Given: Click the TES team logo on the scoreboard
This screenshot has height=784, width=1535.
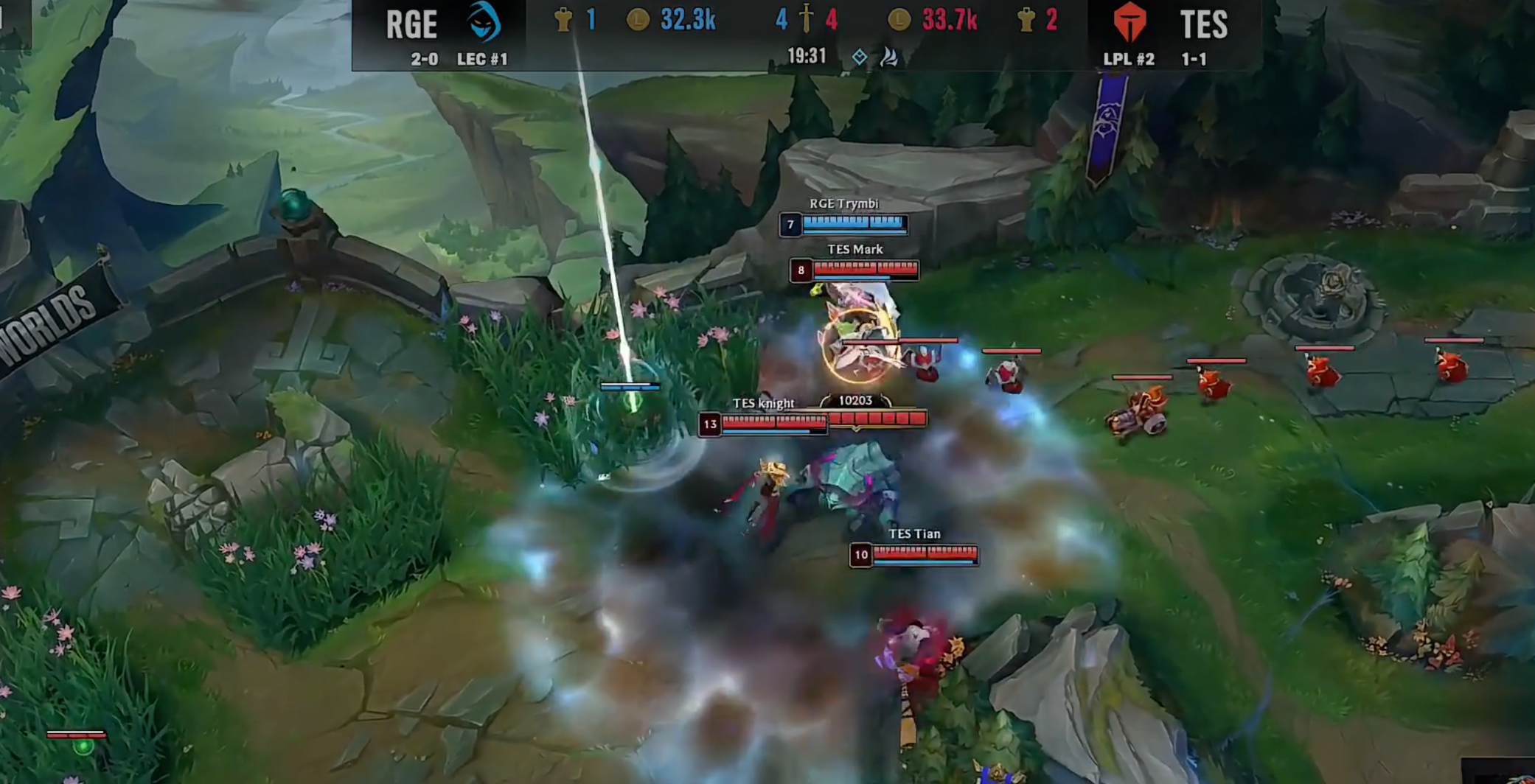Looking at the screenshot, I should pyautogui.click(x=1129, y=22).
